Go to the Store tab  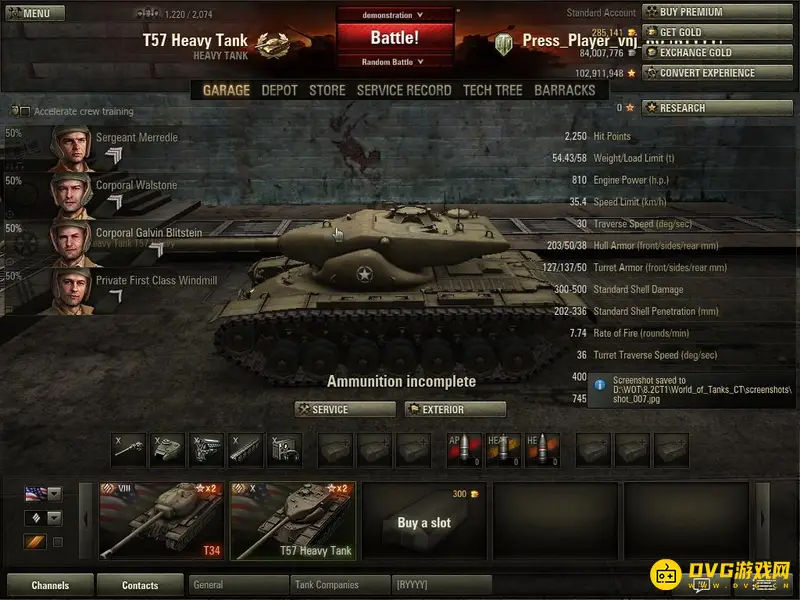pos(327,90)
